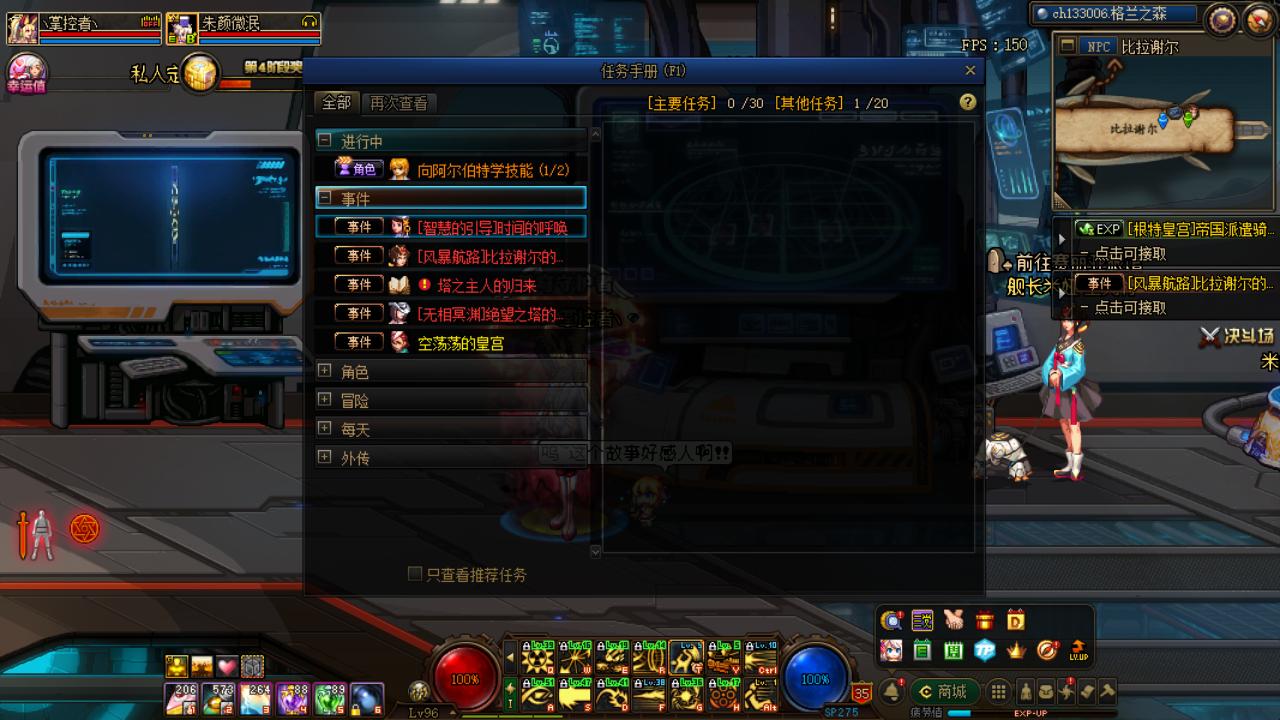Viewport: 1280px width, 720px height.
Task: Click the handshake event icon
Action: 954,620
